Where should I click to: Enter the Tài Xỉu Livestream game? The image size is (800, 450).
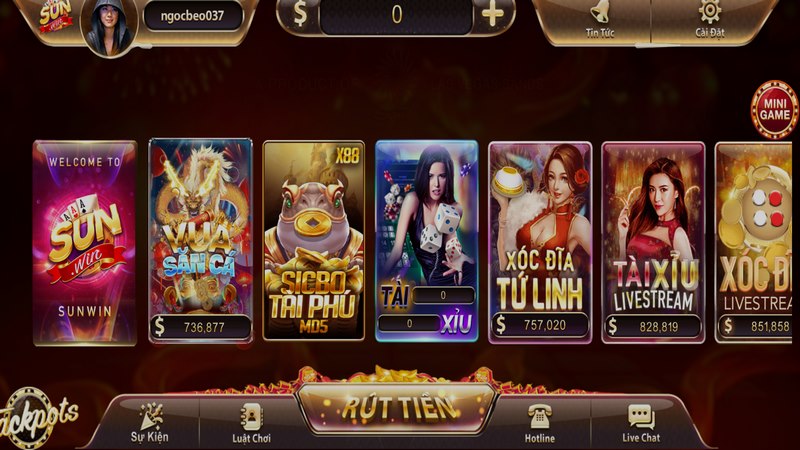click(x=653, y=240)
